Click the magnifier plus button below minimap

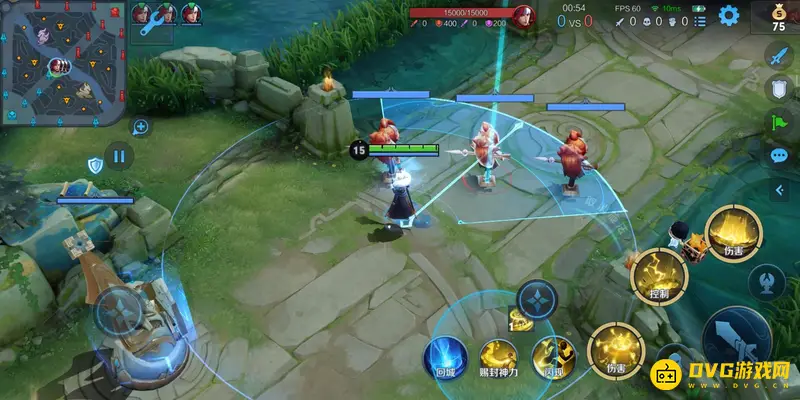[141, 127]
